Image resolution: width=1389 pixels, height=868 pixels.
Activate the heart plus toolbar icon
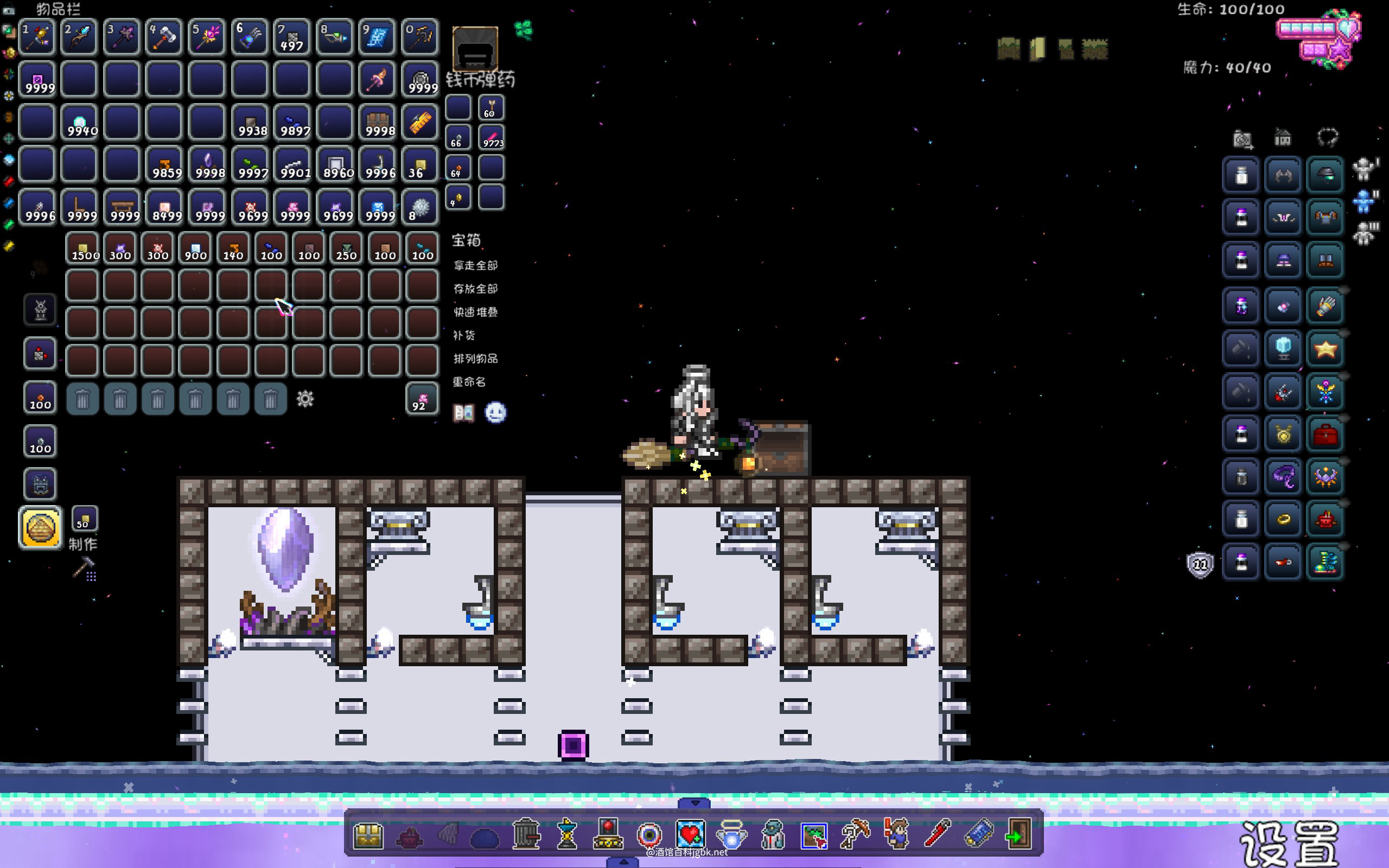pos(690,834)
